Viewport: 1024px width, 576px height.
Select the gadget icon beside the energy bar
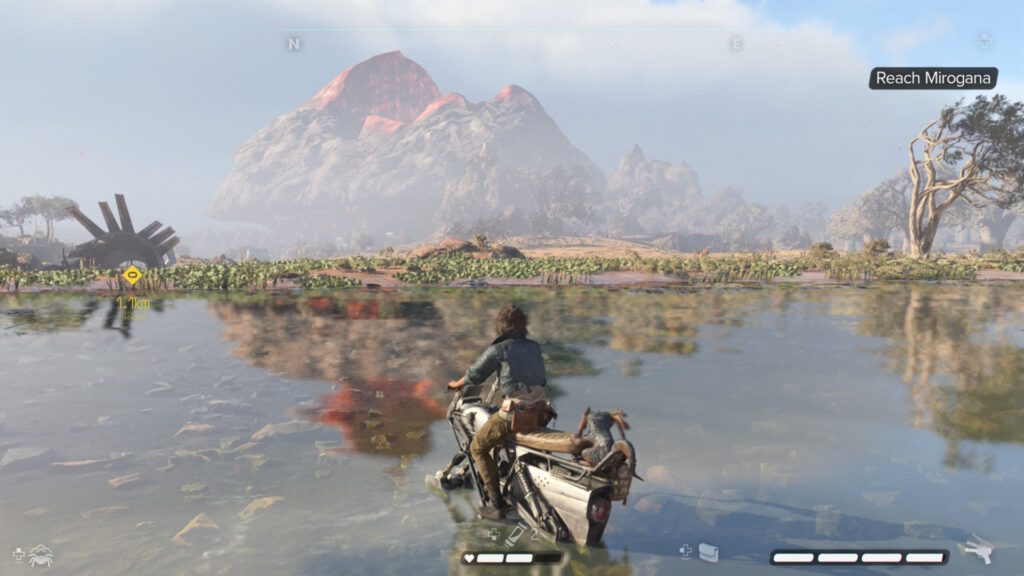click(708, 552)
